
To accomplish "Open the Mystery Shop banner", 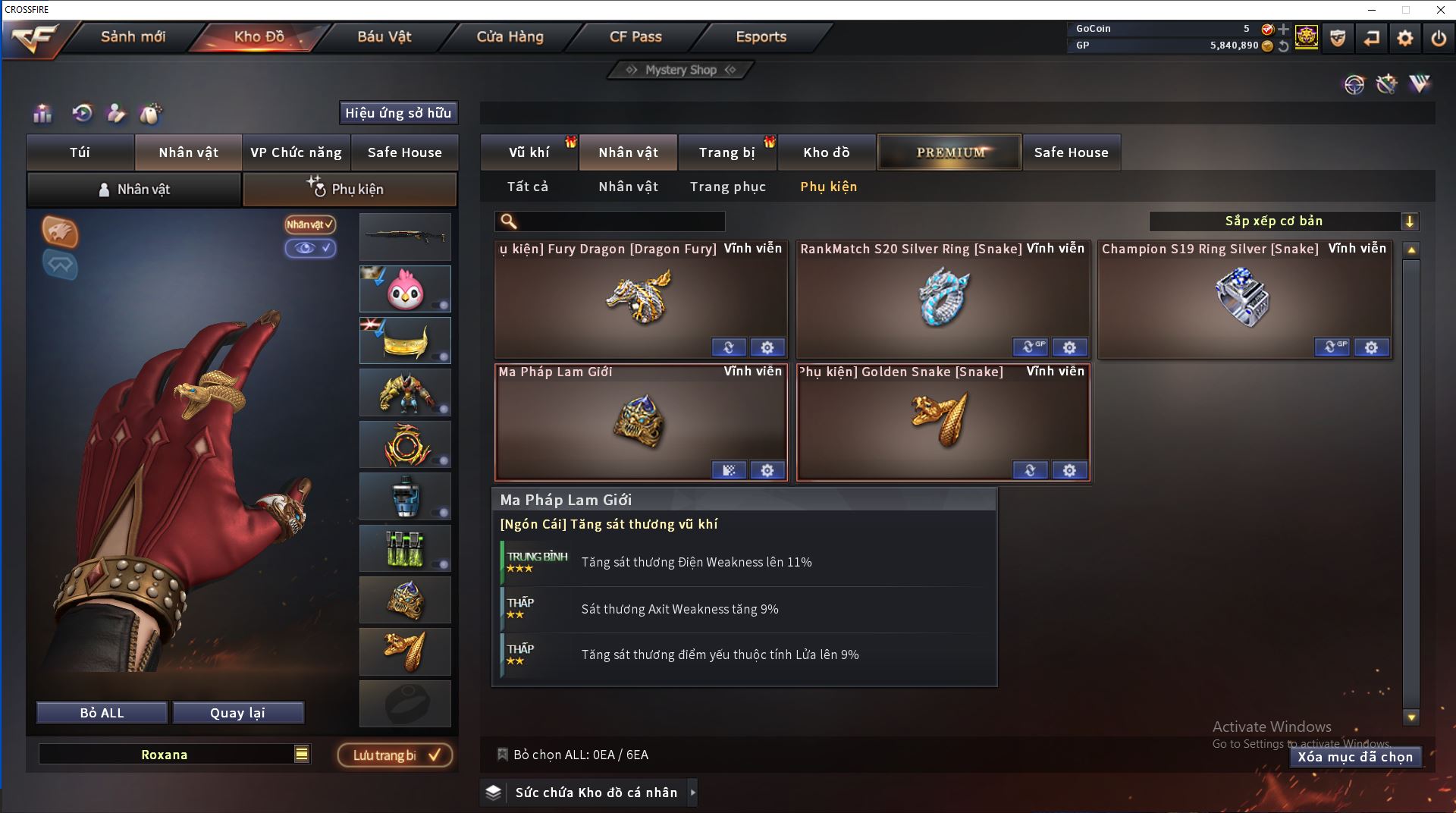I will [x=680, y=70].
